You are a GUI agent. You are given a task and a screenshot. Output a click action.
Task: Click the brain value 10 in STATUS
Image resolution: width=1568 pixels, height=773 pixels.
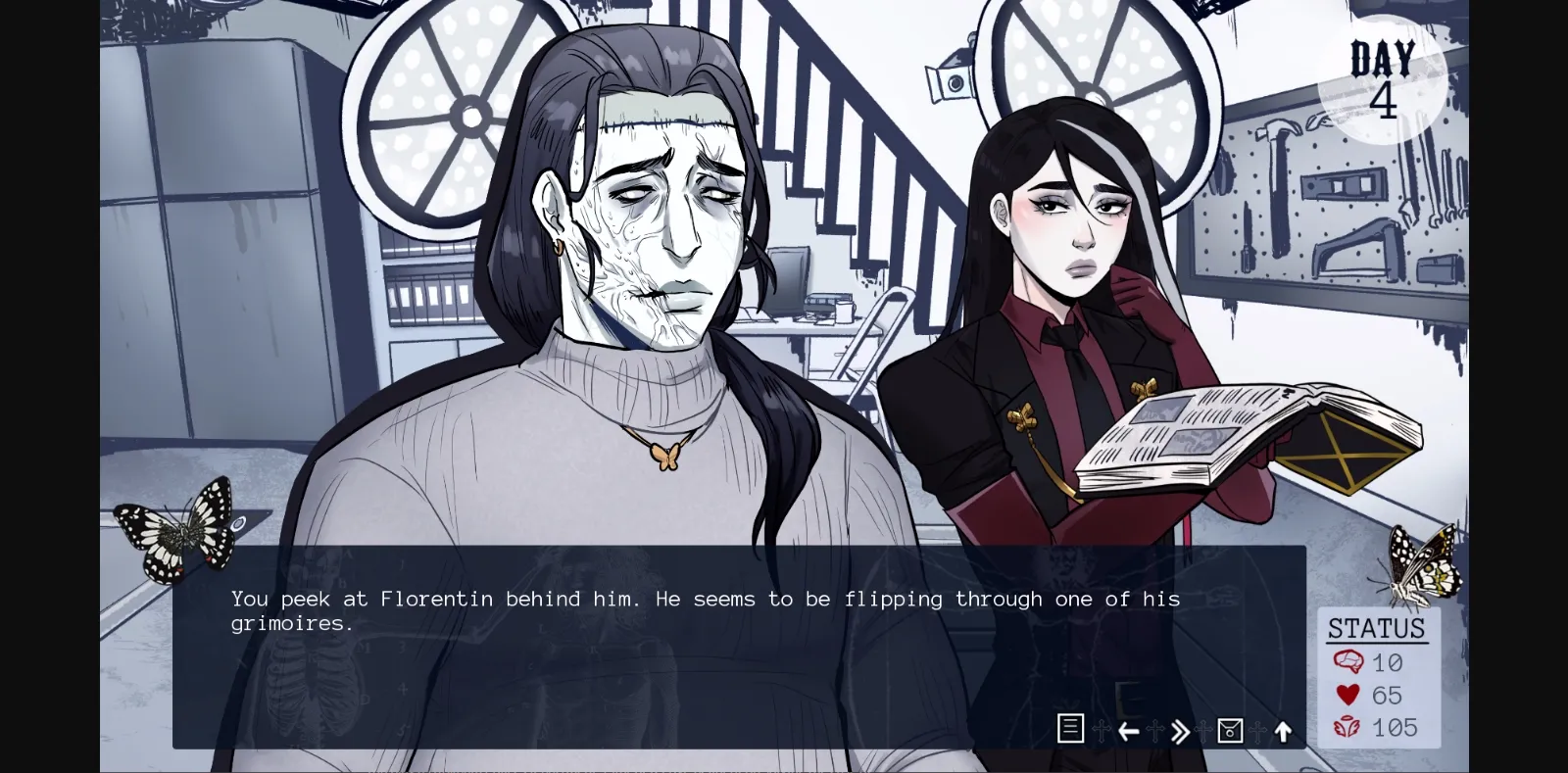click(1388, 662)
